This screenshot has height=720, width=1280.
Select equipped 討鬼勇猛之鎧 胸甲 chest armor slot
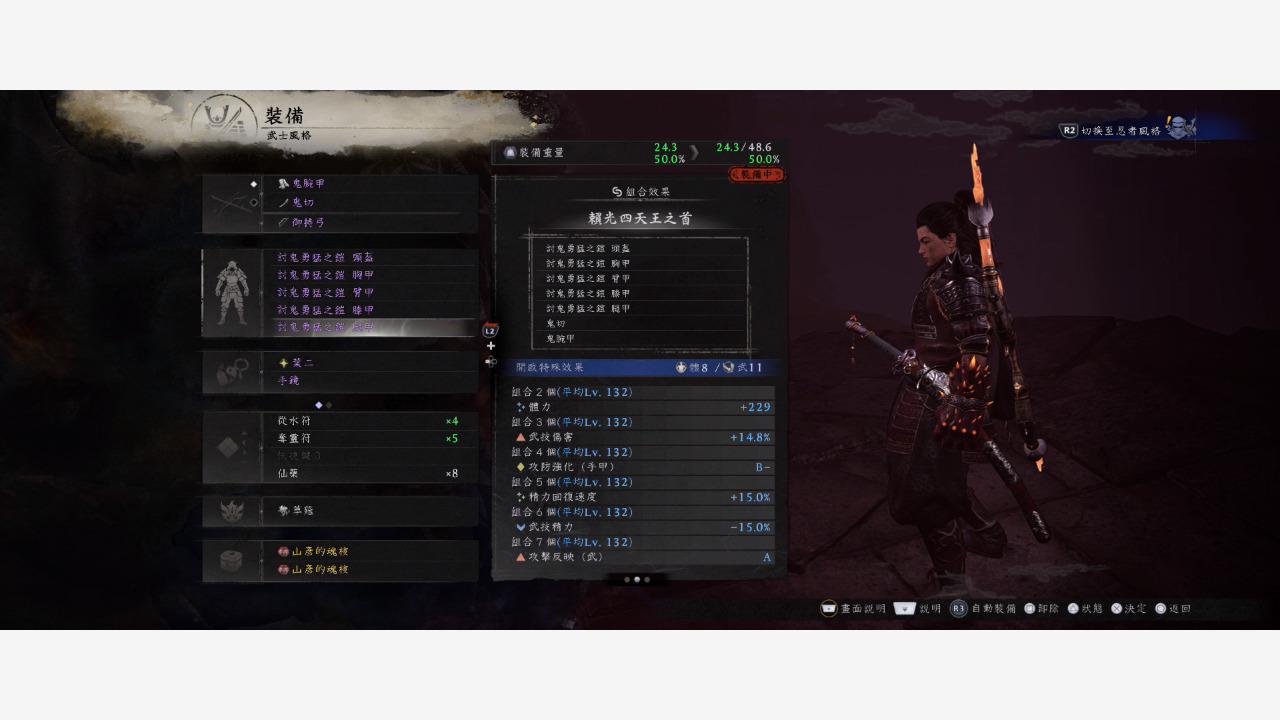(370, 275)
